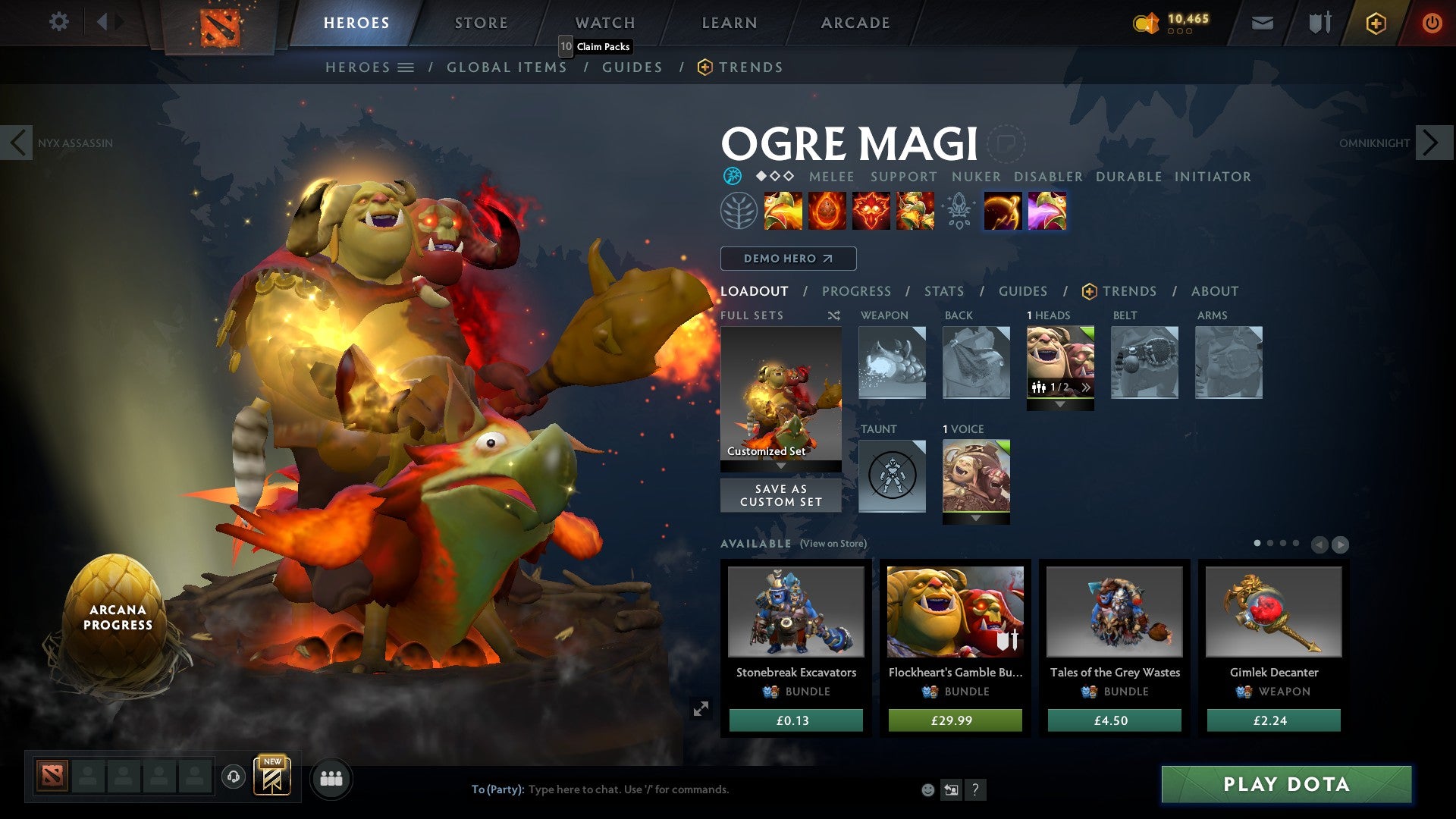Open the ARCADE menu item
This screenshot has width=1456, height=819.
(x=855, y=23)
